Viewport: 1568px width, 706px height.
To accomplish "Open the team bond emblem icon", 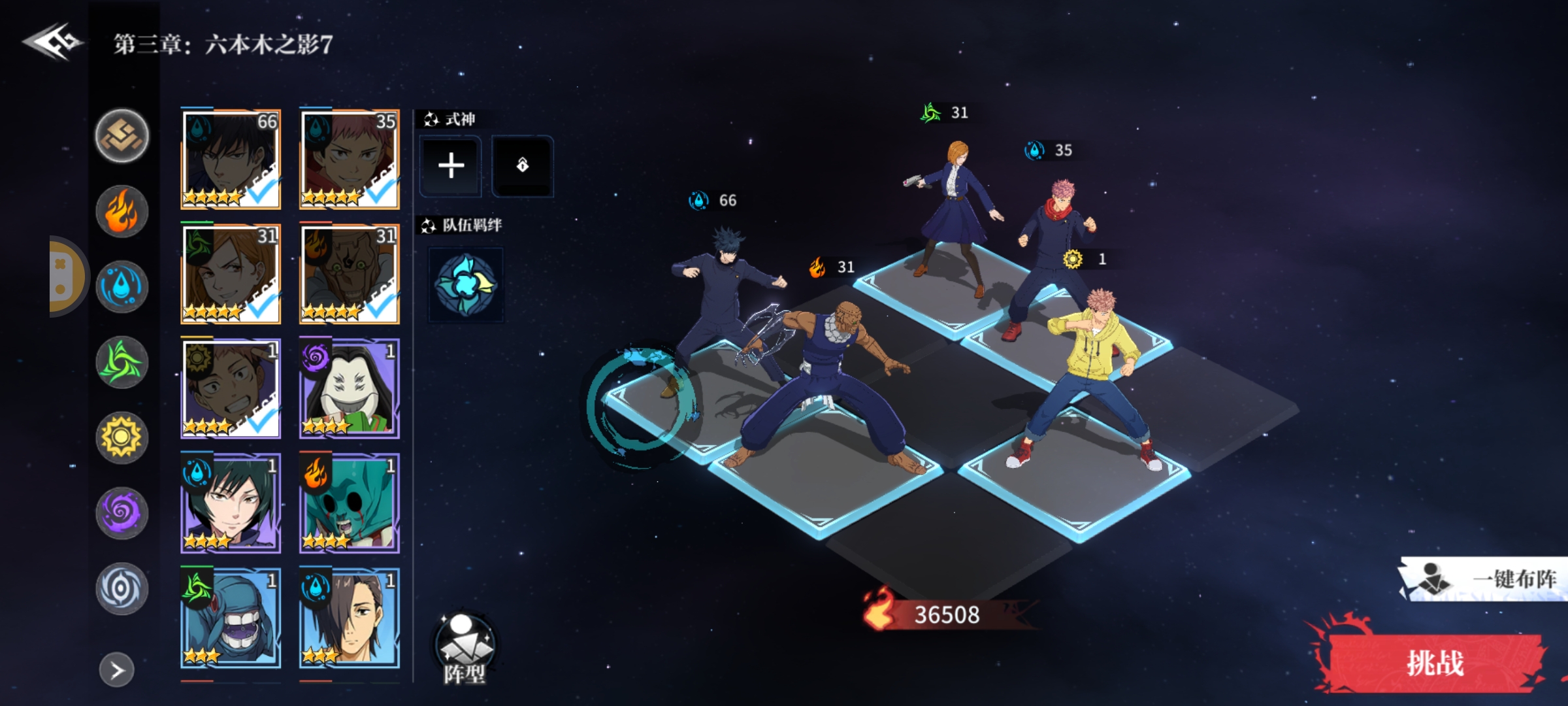I will [x=466, y=284].
